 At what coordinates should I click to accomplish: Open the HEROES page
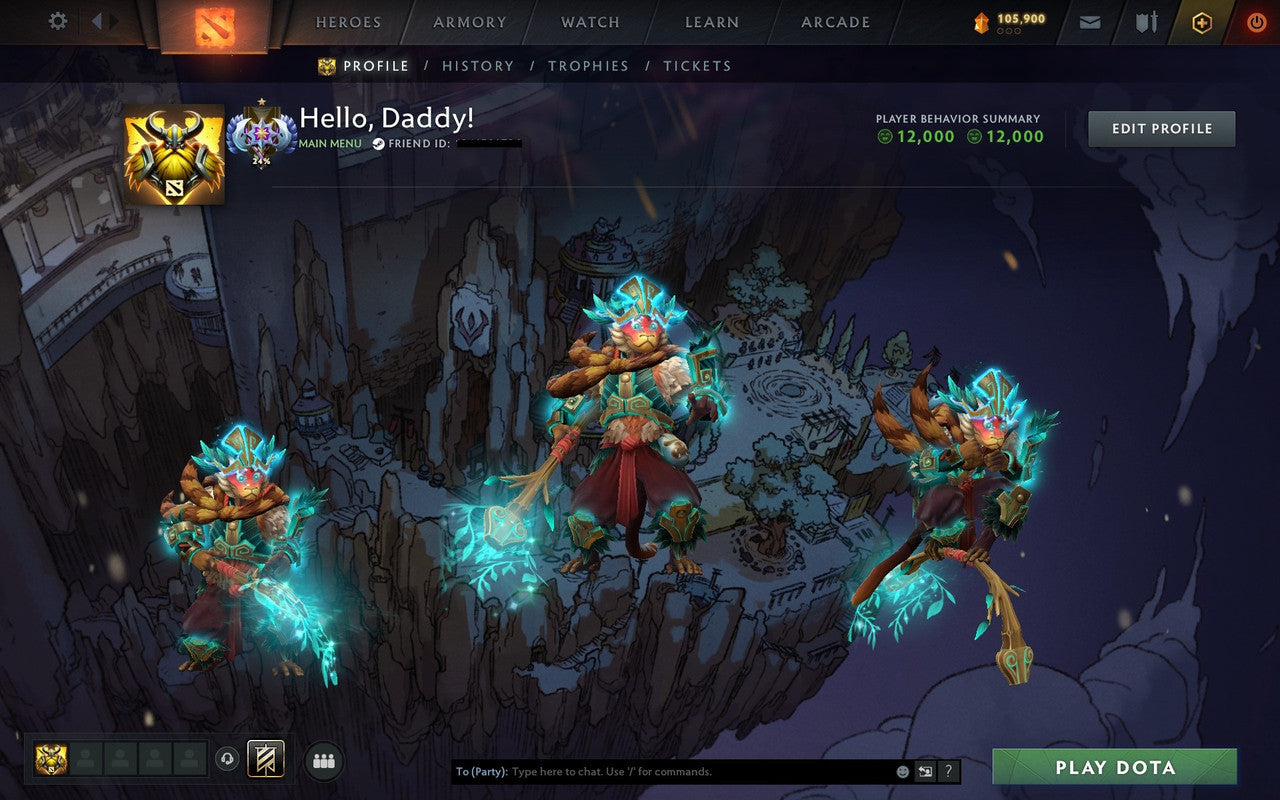click(x=346, y=22)
